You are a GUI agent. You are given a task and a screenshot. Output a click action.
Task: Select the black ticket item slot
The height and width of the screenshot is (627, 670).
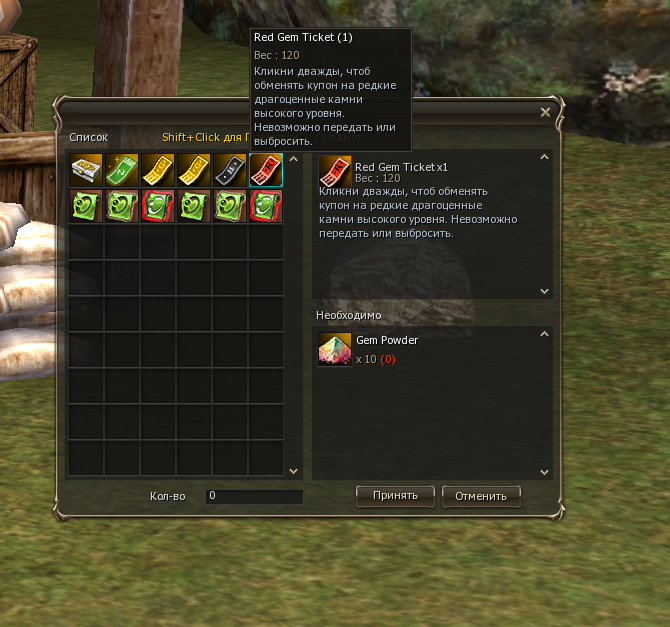tap(230, 171)
